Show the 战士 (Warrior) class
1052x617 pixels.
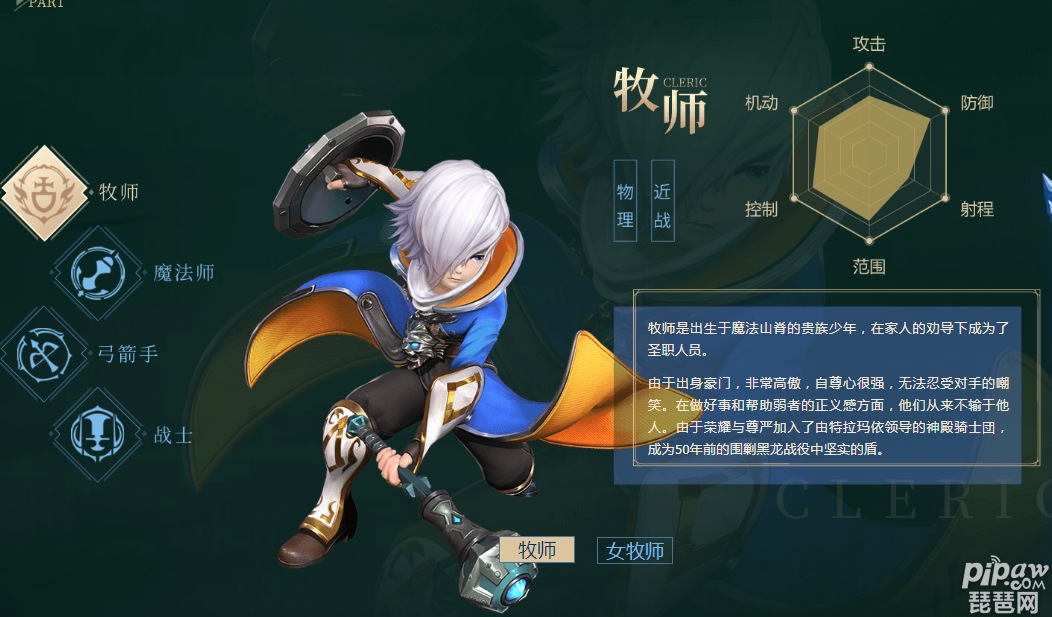(98, 435)
